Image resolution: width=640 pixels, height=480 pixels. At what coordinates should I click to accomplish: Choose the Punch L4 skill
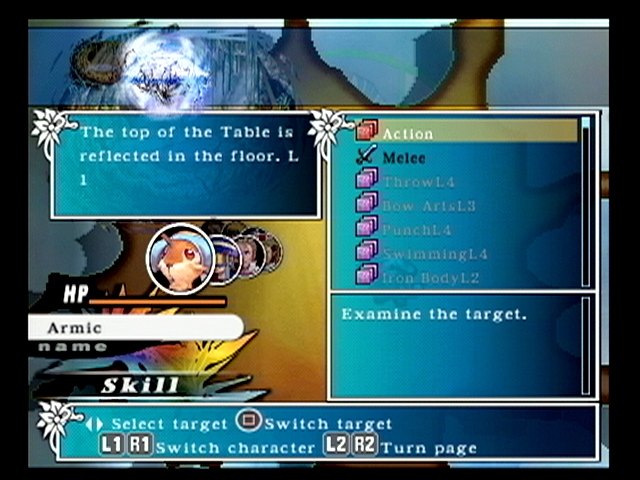pos(420,229)
